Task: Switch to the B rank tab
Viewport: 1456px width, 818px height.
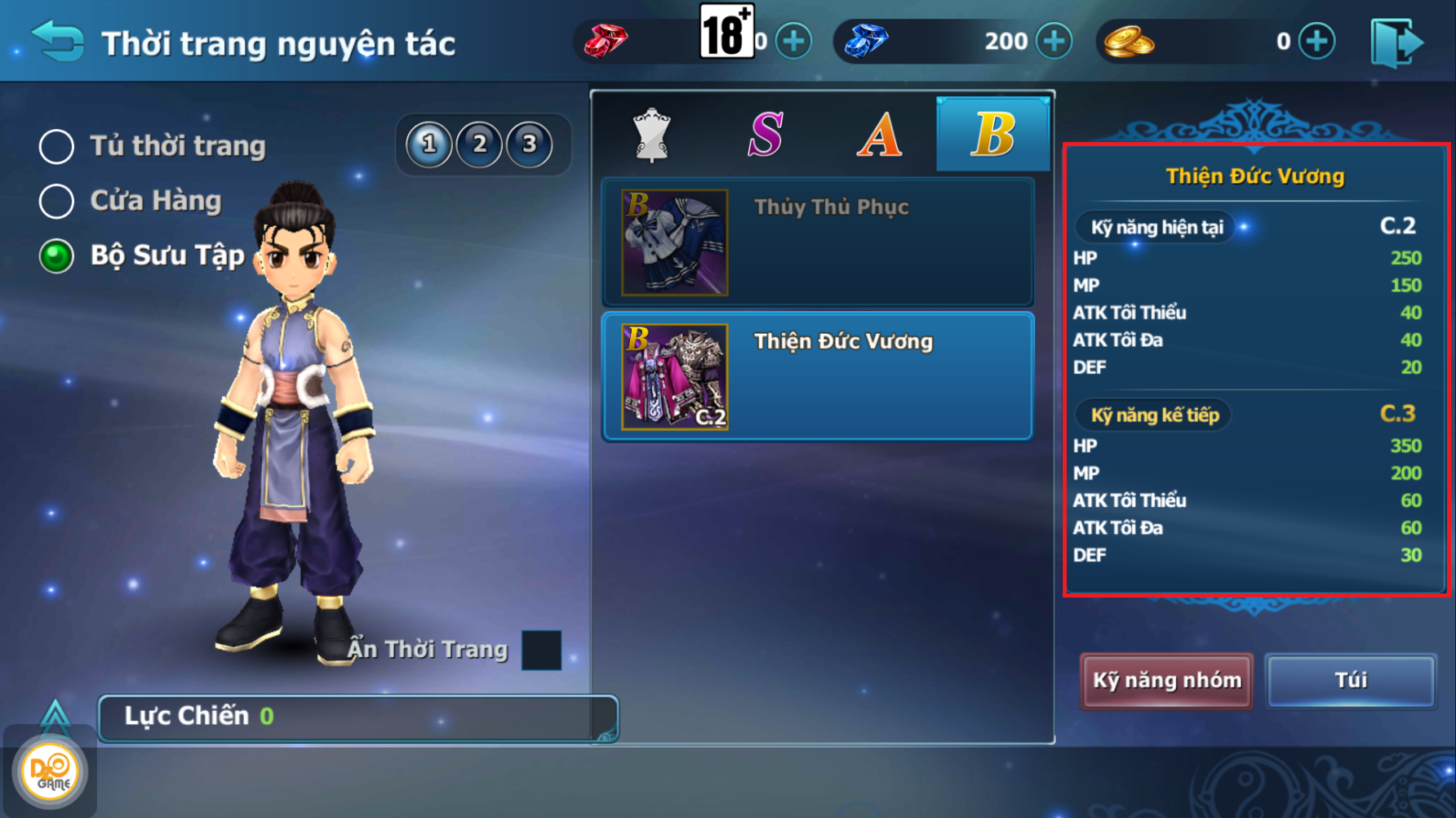Action: tap(993, 135)
